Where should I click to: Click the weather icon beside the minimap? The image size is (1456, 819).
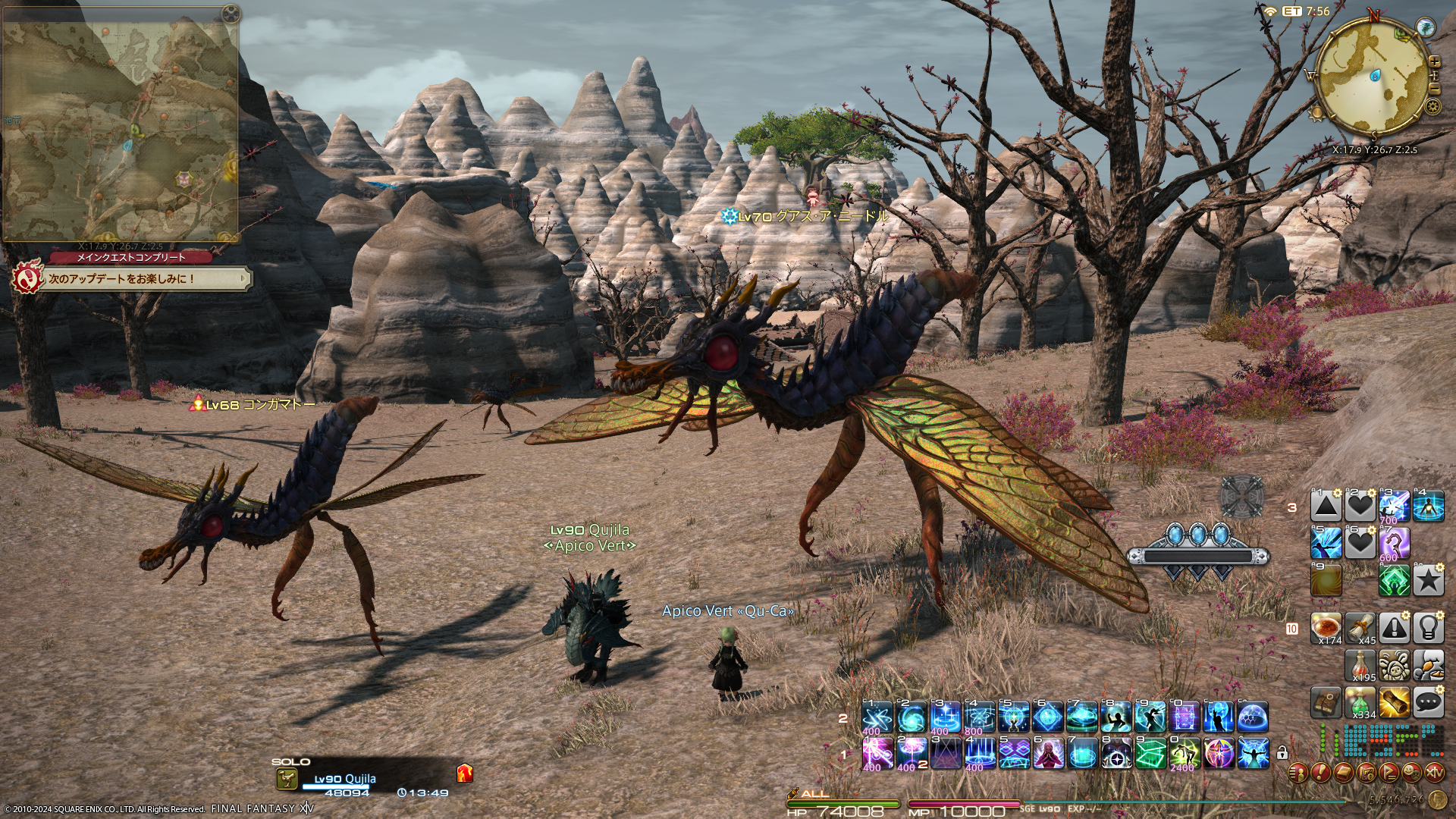(x=1426, y=27)
